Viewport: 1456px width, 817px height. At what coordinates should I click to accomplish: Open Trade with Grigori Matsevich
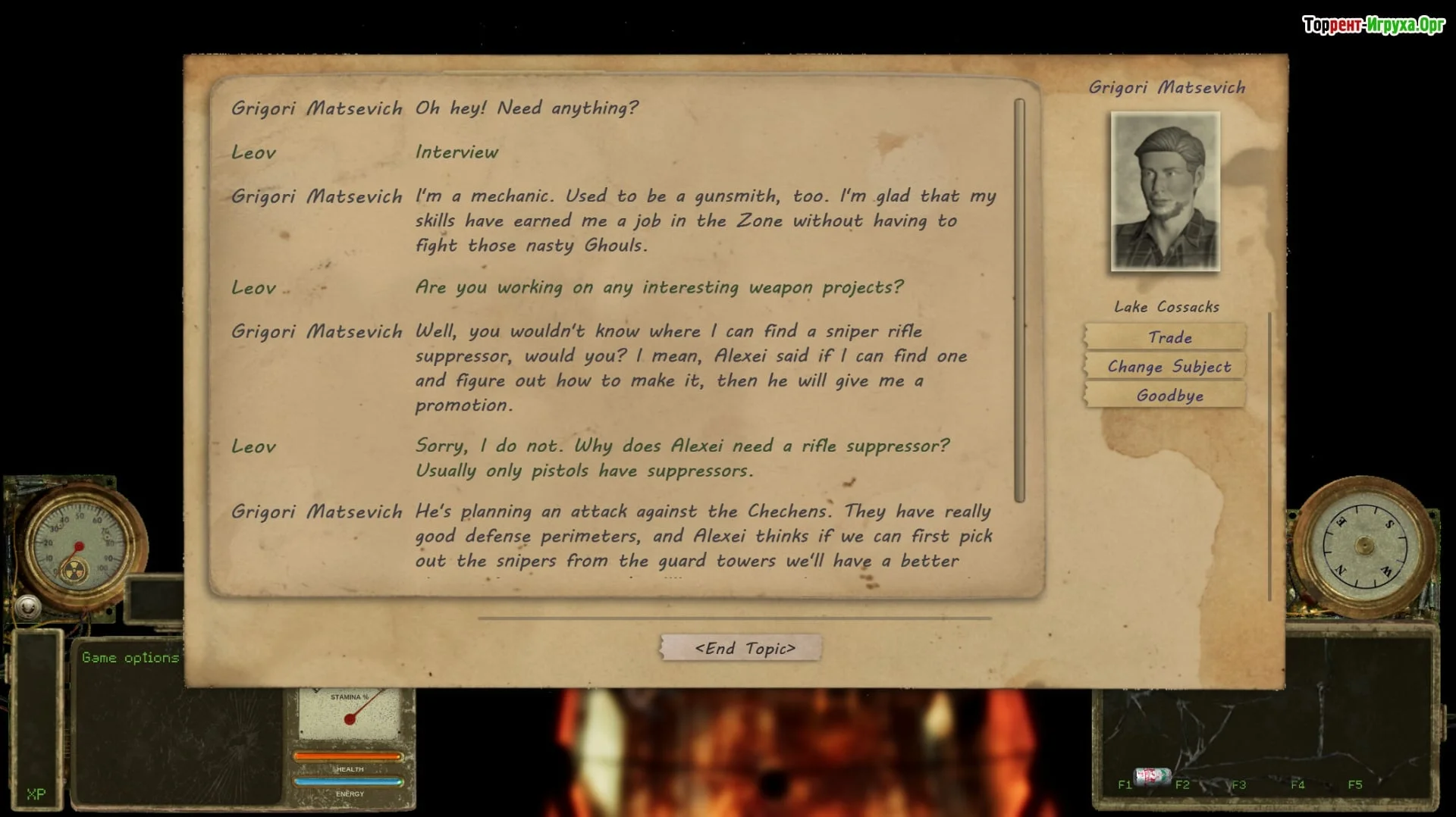(1169, 337)
